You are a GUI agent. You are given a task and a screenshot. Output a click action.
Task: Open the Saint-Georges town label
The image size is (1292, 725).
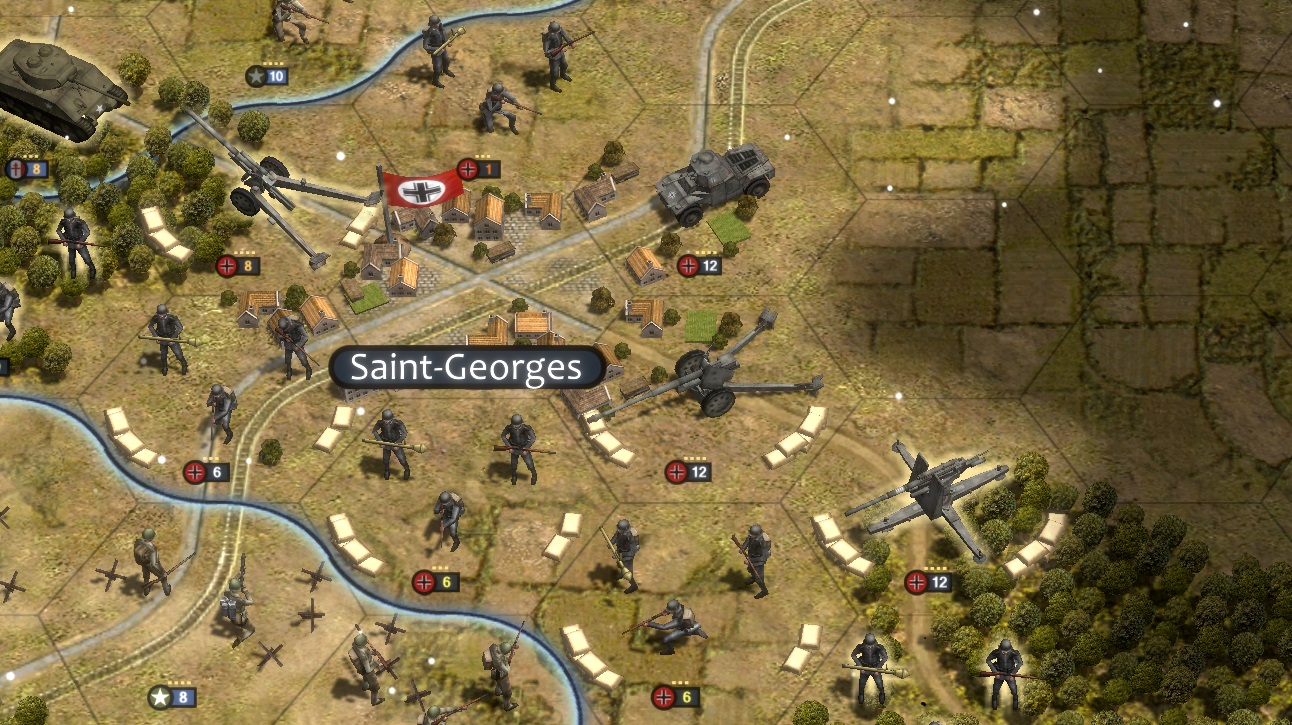coord(465,367)
